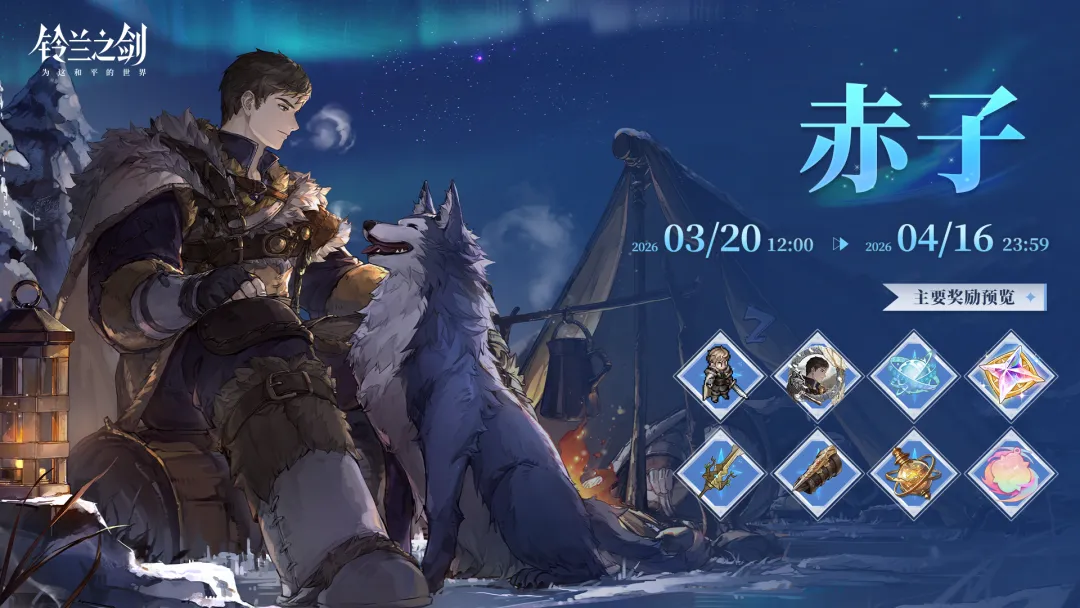Select the pink crystal star reward
This screenshot has height=608, width=1080.
click(x=1011, y=376)
